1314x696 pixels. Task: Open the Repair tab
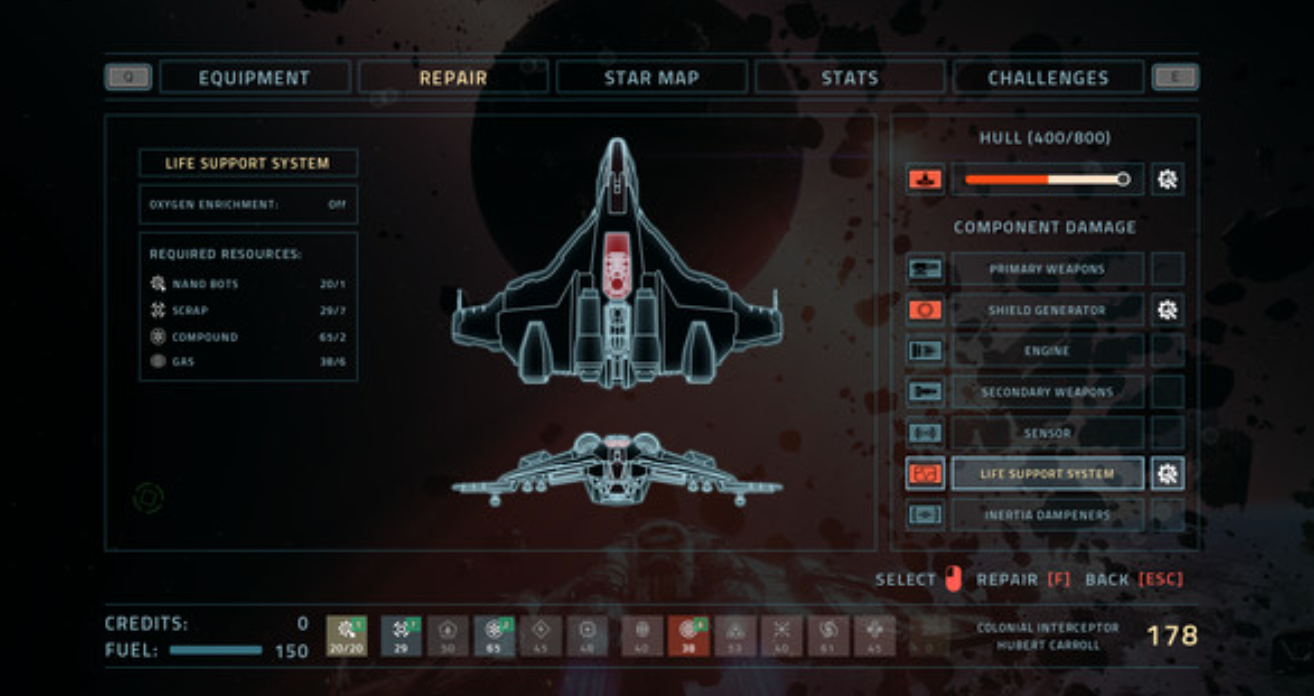coord(453,78)
